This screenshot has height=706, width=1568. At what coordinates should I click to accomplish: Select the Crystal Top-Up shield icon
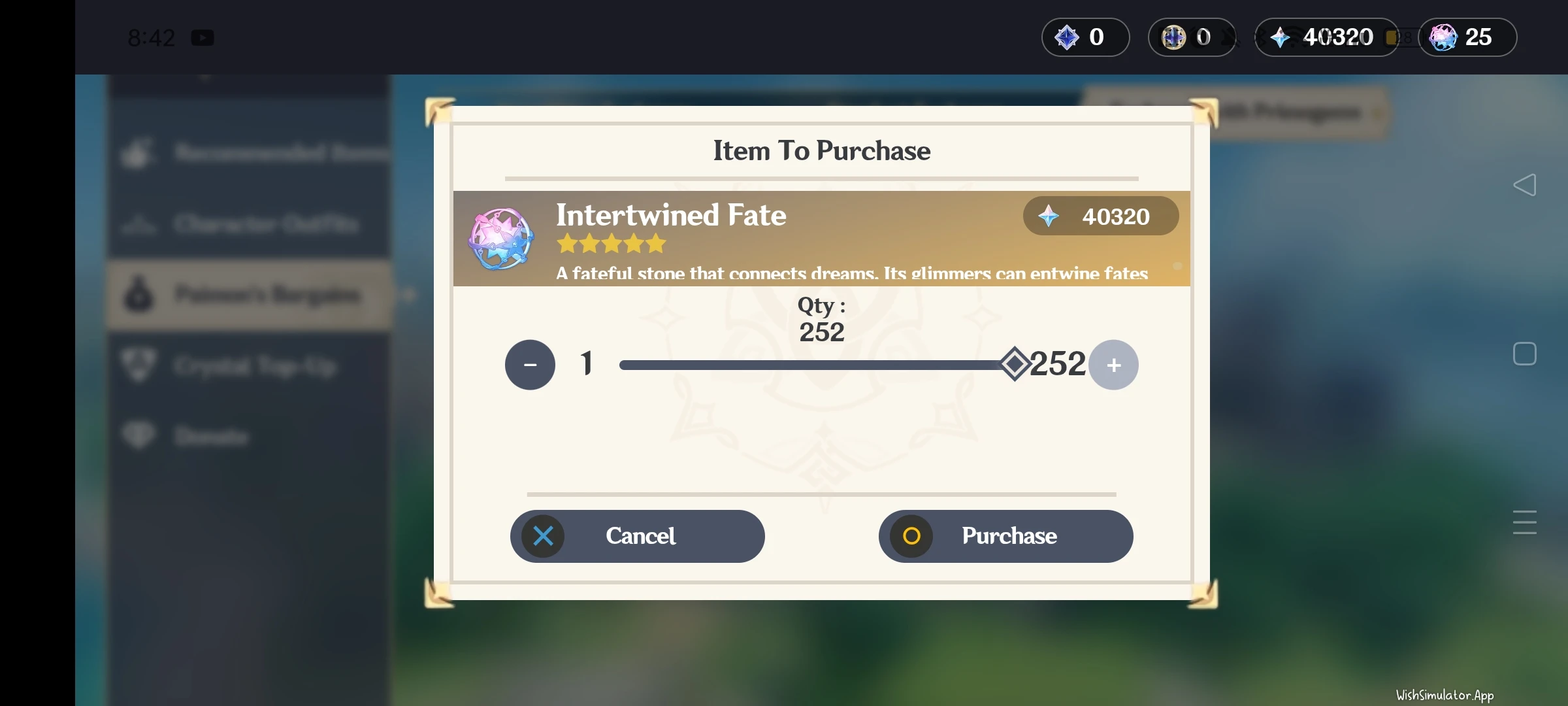[x=139, y=365]
